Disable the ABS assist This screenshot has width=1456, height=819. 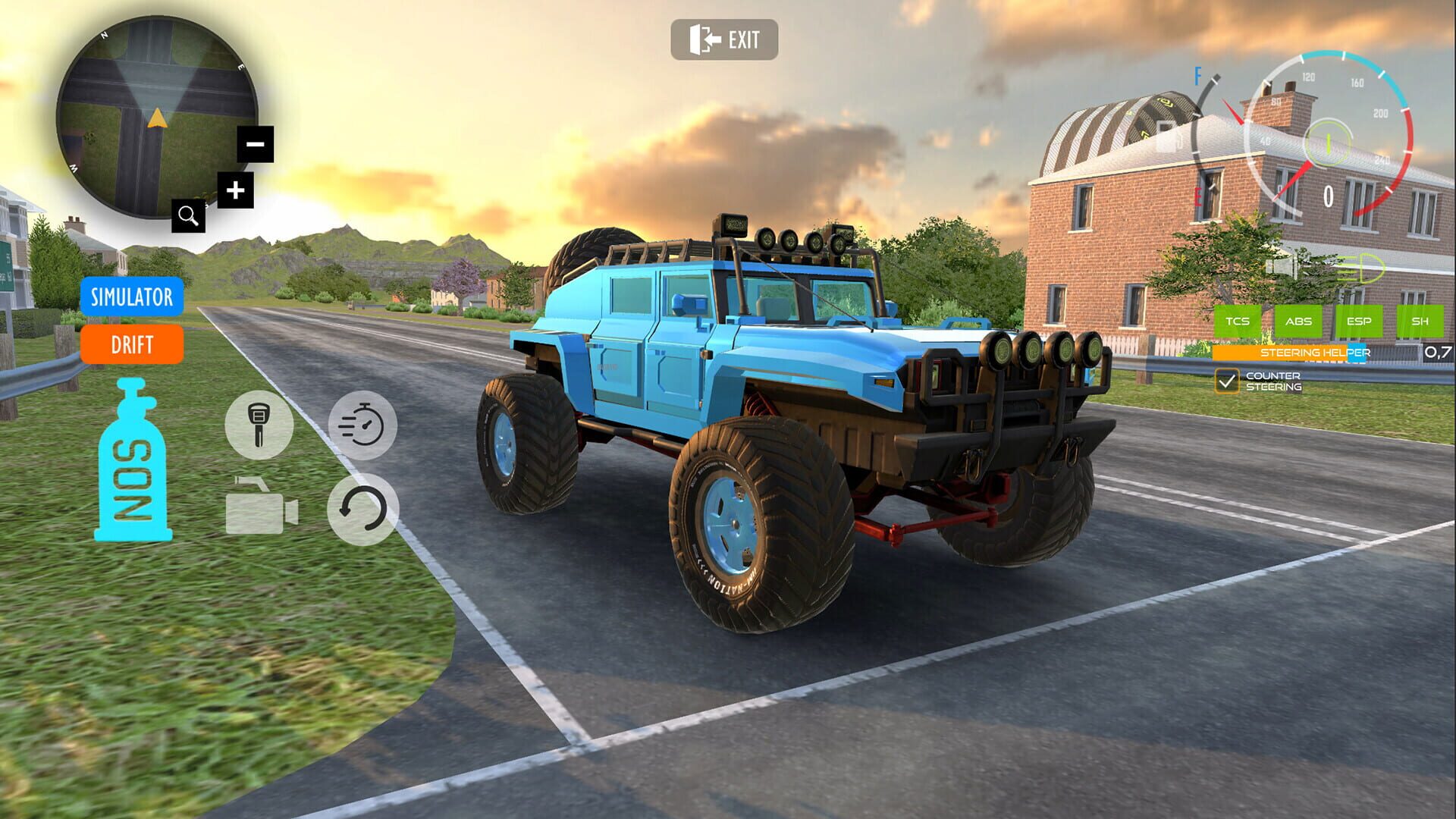click(1299, 322)
